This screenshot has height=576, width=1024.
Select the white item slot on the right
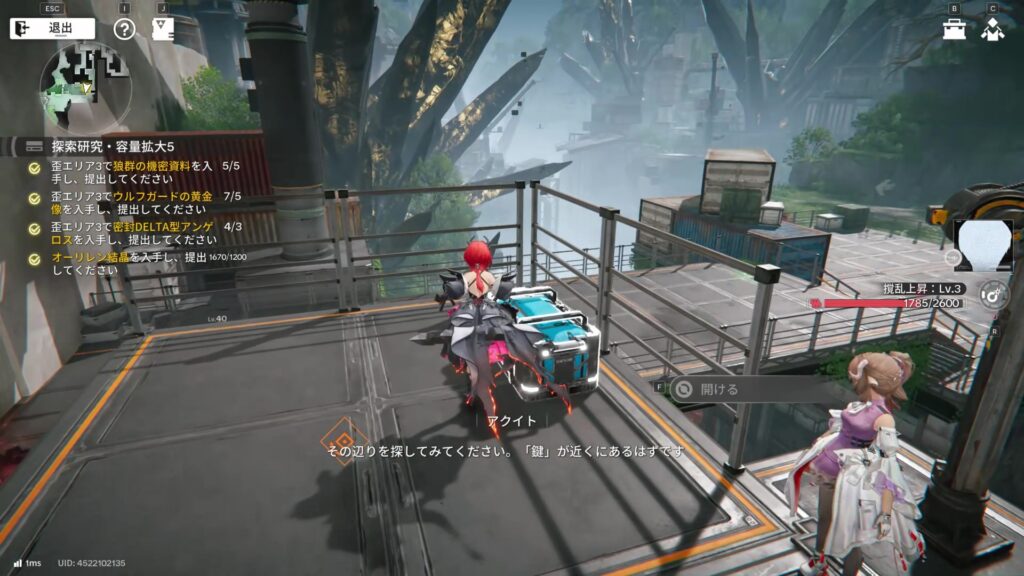click(x=983, y=246)
